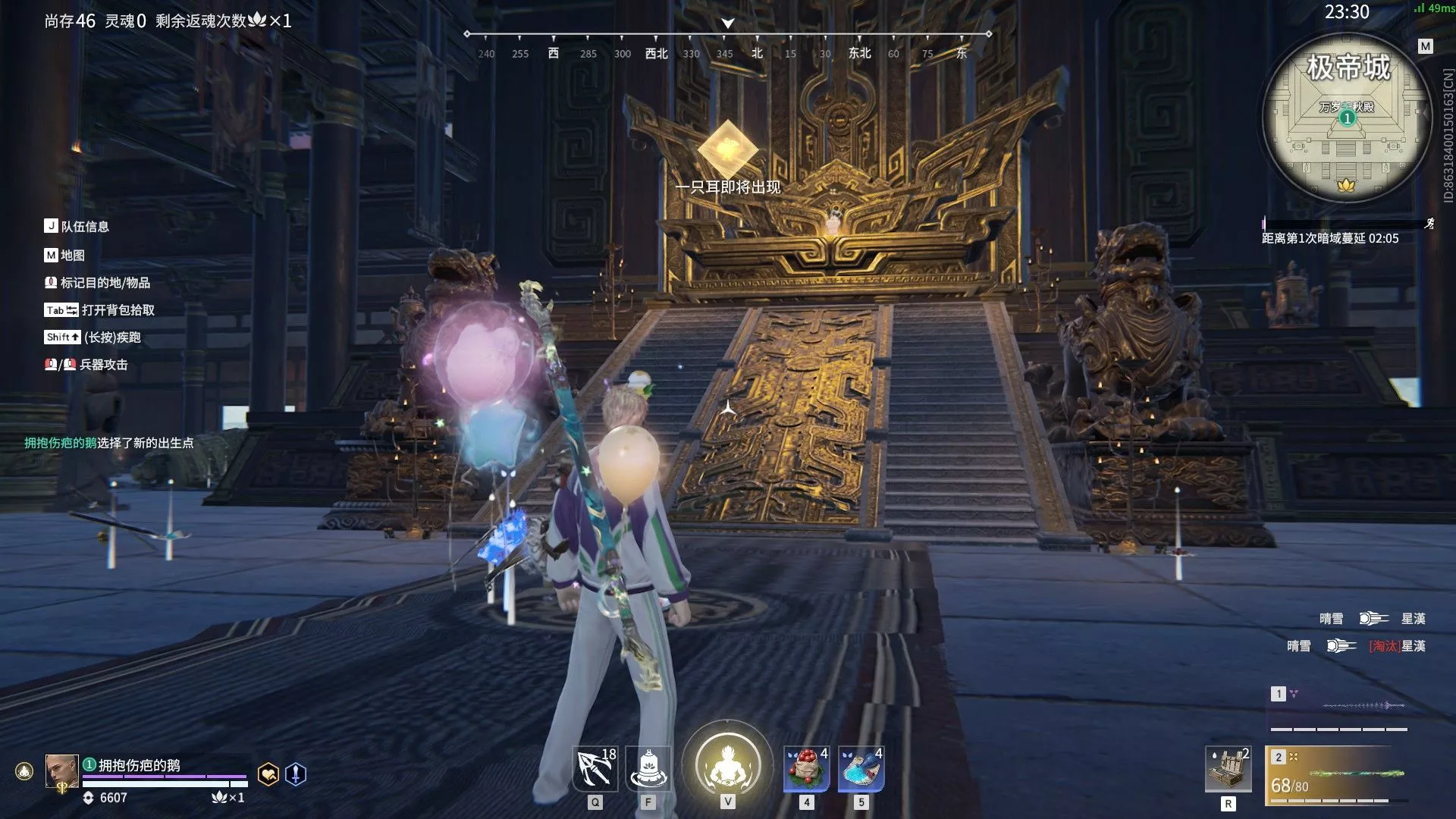Click the blue sword hexagon buff icon

pyautogui.click(x=296, y=774)
